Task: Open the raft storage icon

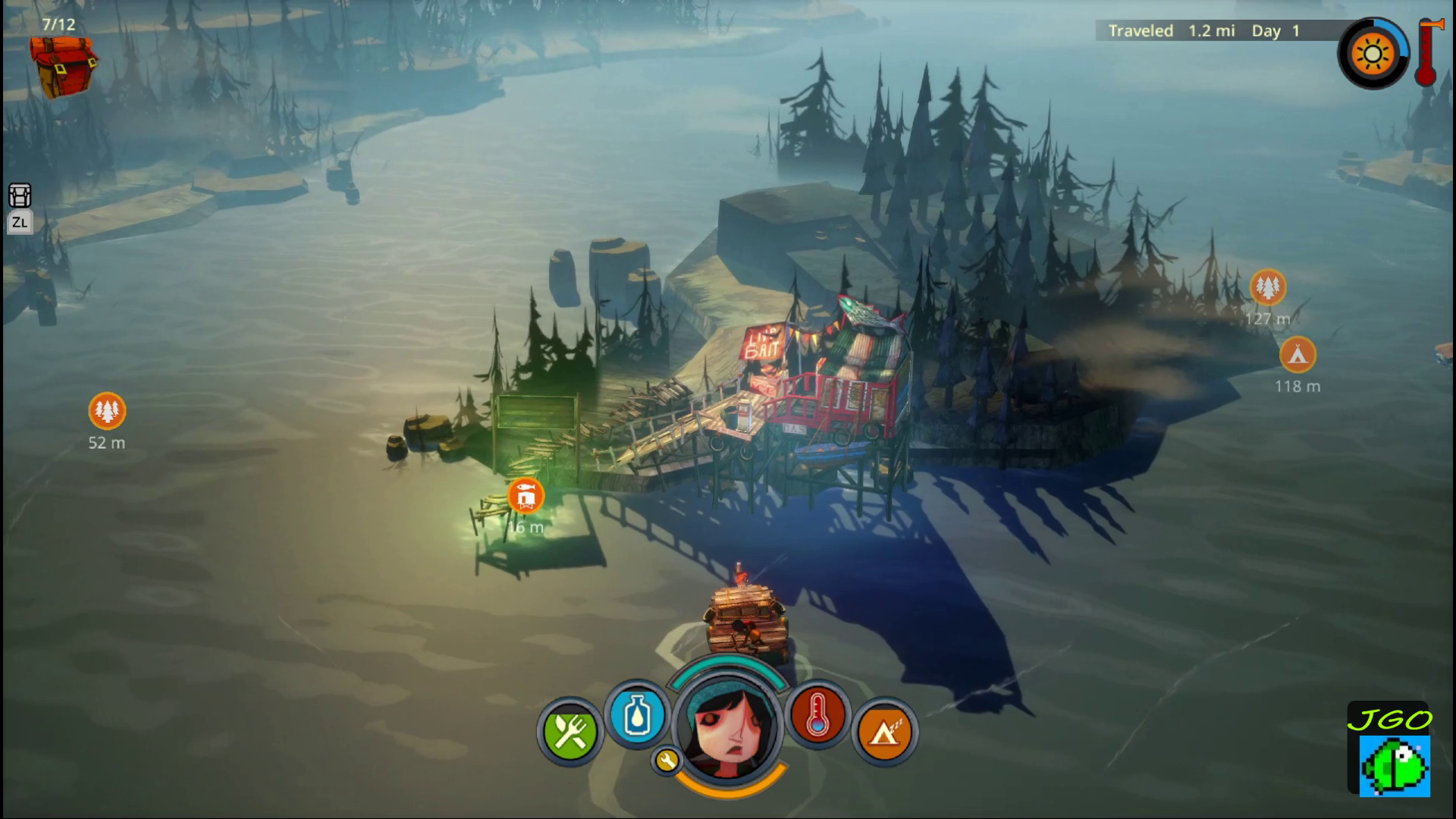Action: pos(20,196)
